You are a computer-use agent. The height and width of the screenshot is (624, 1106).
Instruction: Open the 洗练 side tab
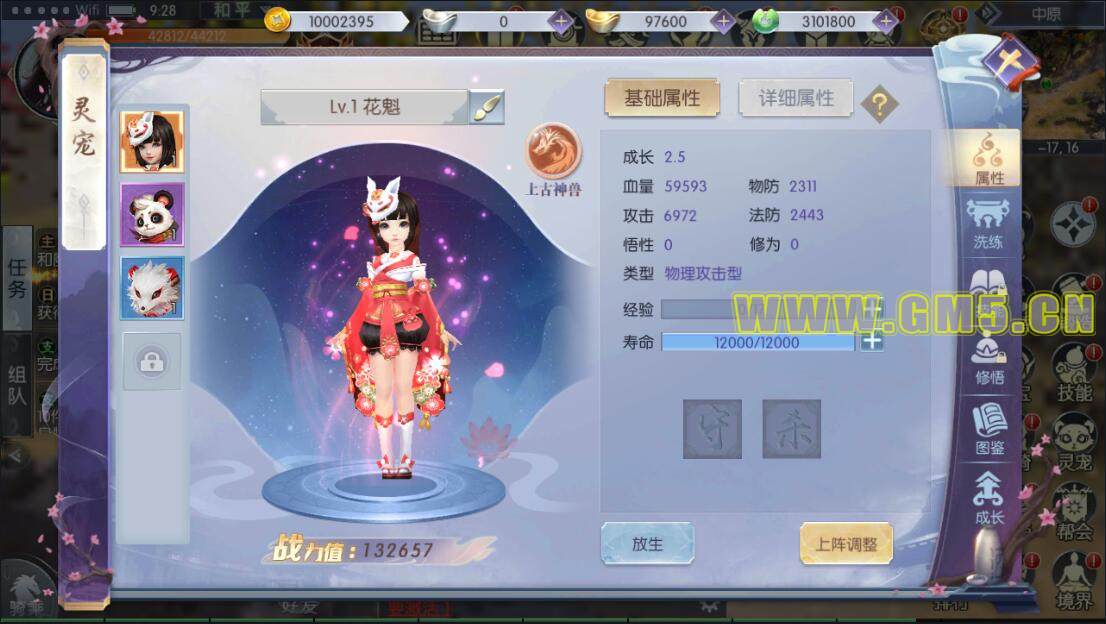pyautogui.click(x=988, y=225)
